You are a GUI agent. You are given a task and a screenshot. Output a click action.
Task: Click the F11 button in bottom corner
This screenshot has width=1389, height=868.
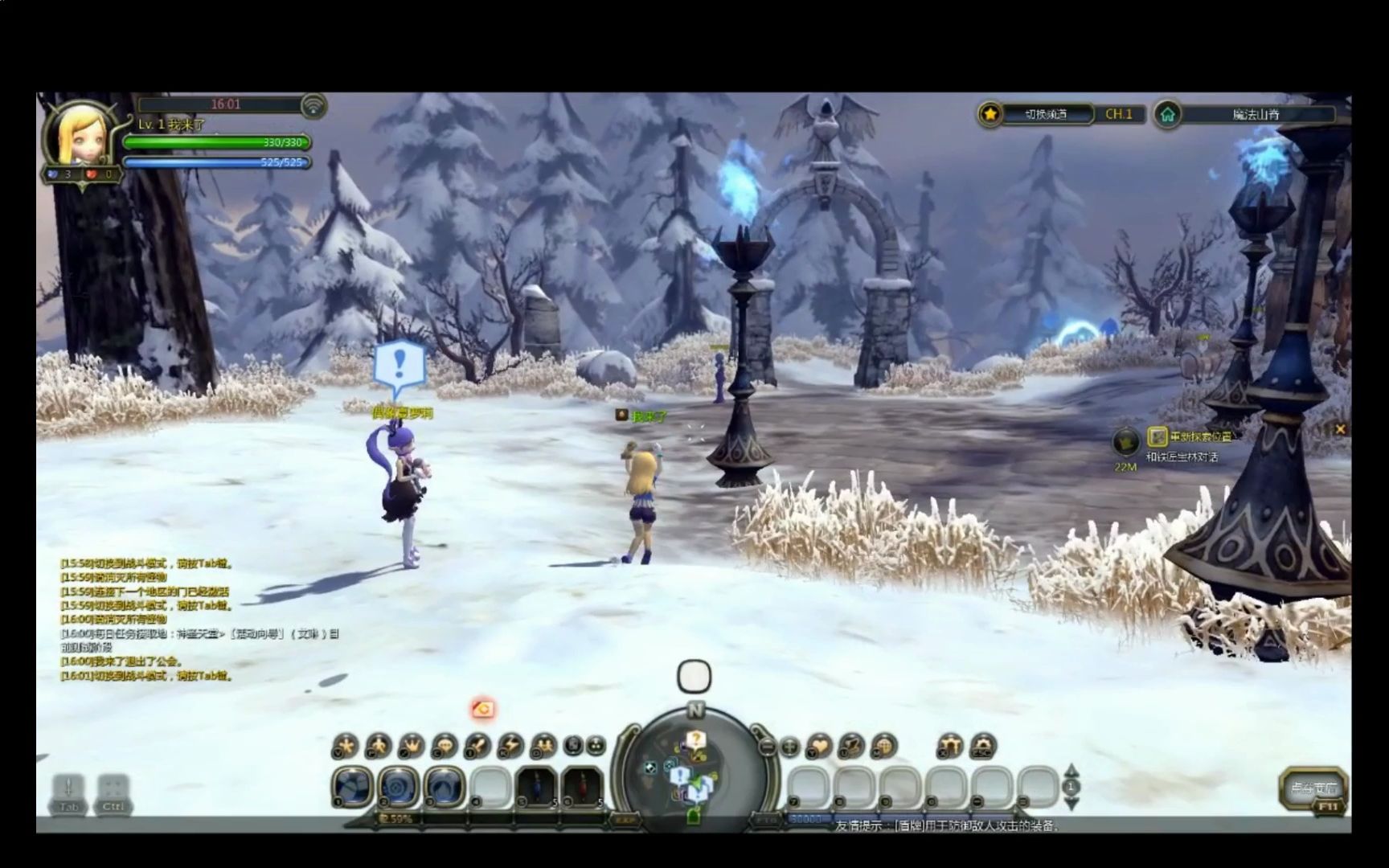point(1326,807)
